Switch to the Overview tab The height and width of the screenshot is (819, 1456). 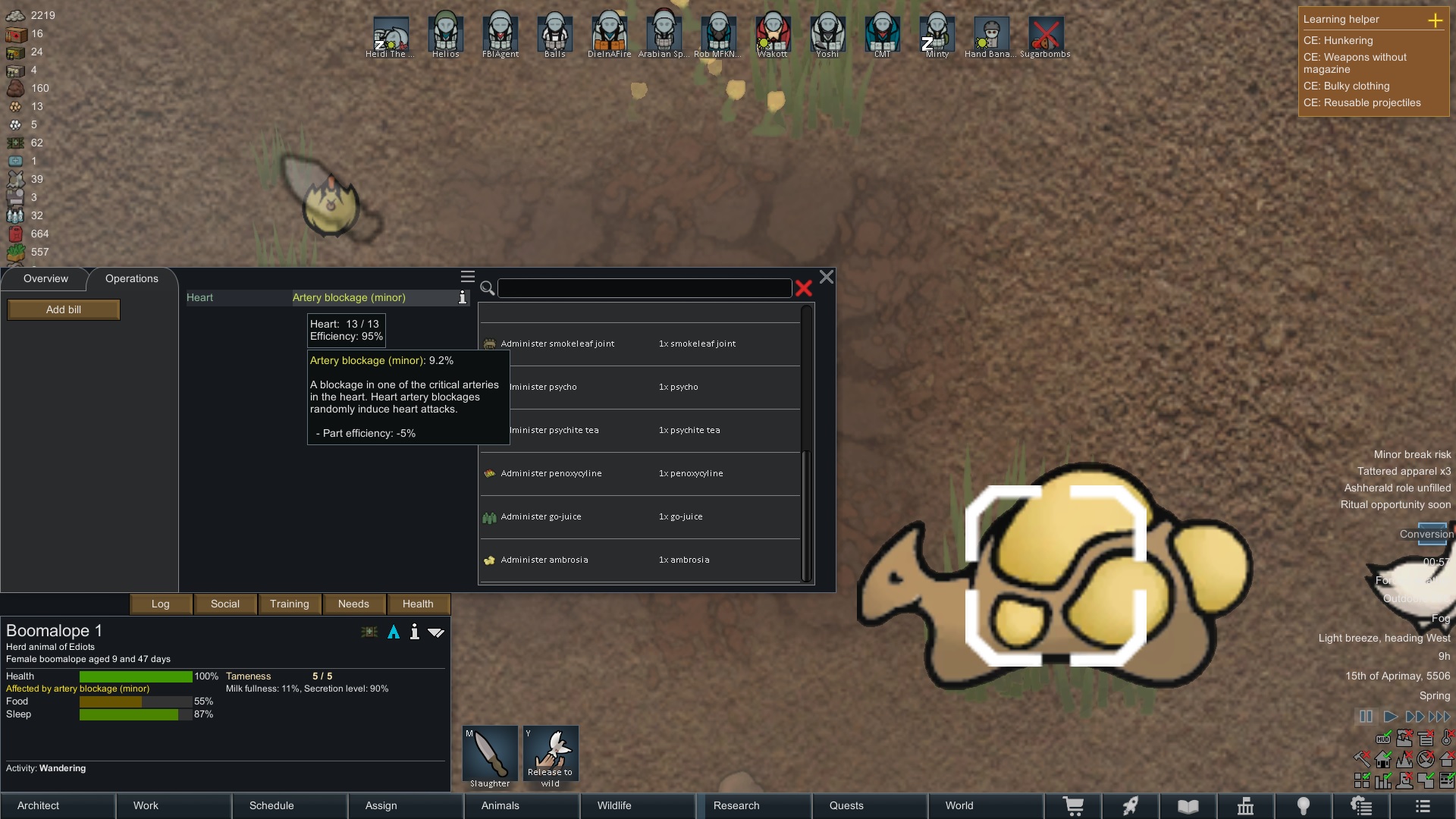click(45, 278)
